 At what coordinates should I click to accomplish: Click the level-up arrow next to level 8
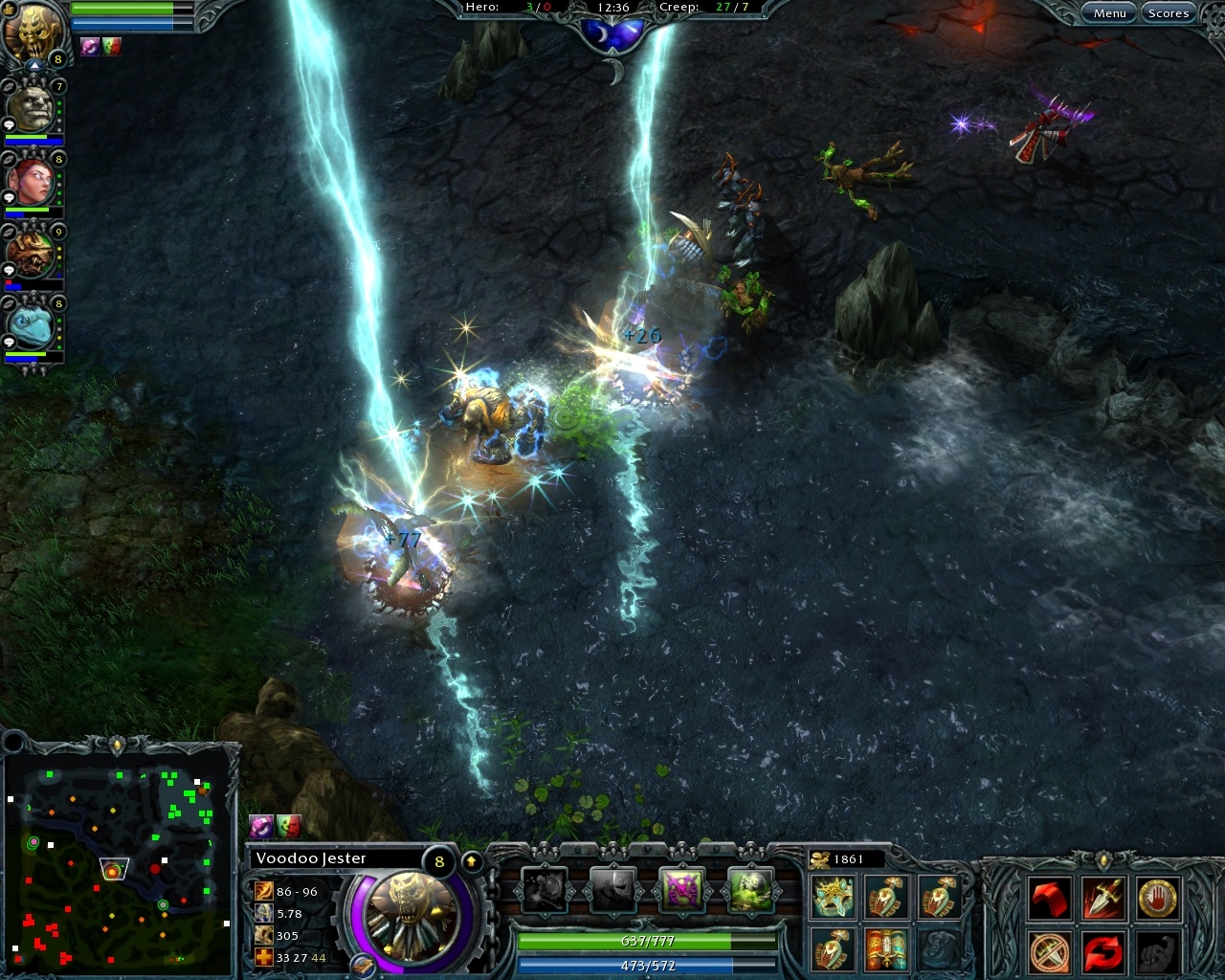click(470, 859)
